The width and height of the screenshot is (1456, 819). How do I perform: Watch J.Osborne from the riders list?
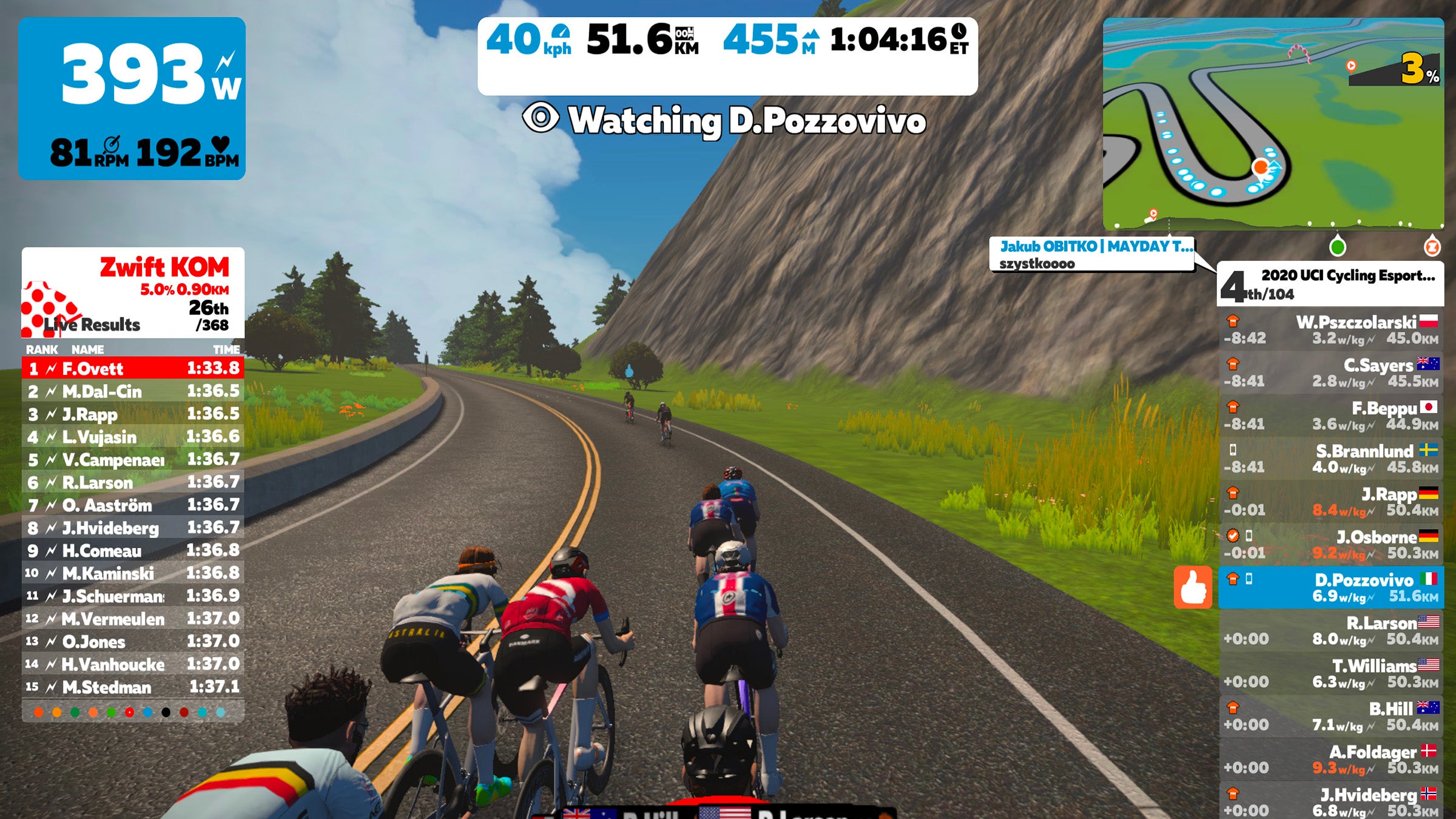(1331, 544)
